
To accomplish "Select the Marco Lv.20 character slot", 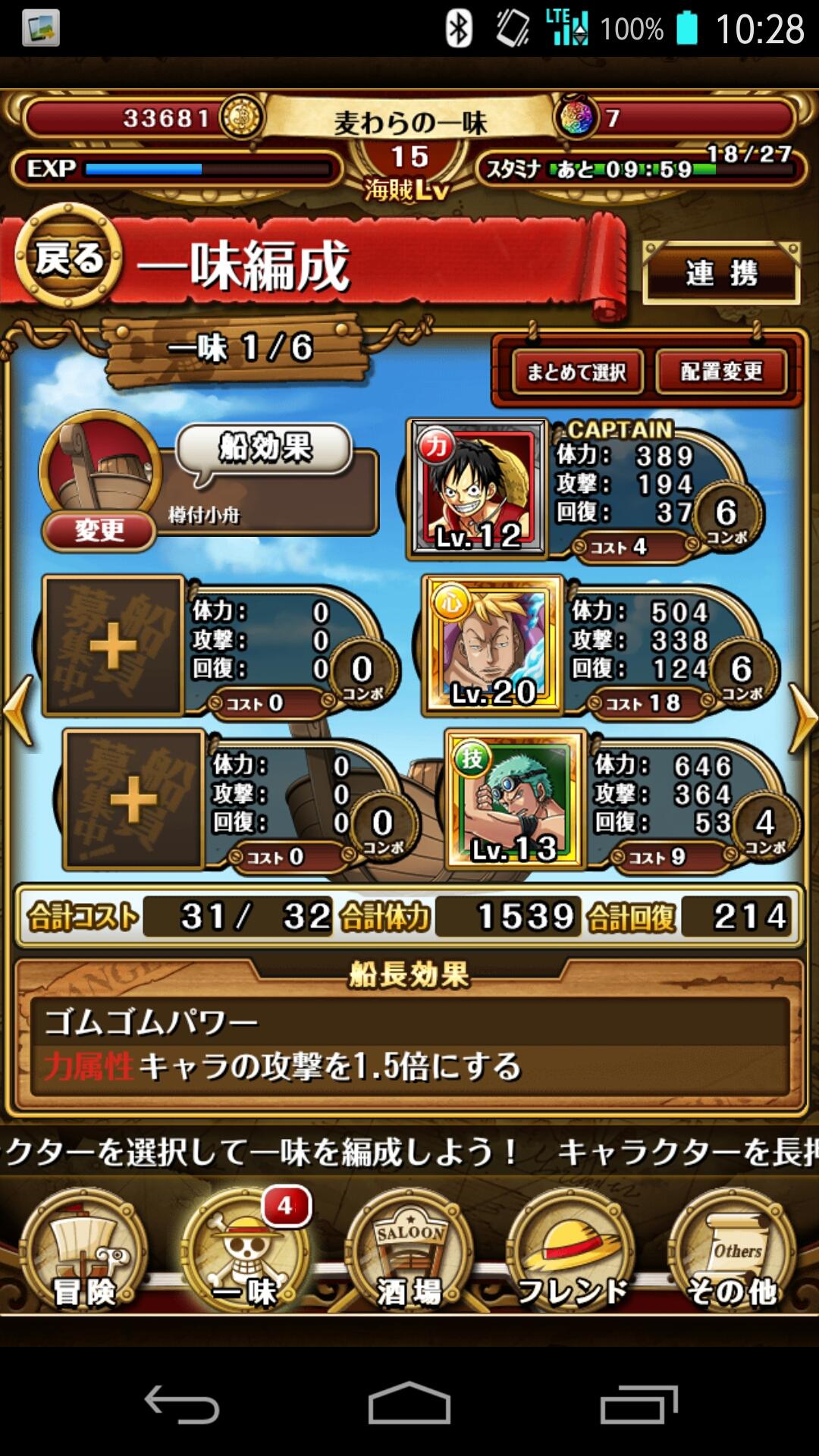I will click(493, 645).
